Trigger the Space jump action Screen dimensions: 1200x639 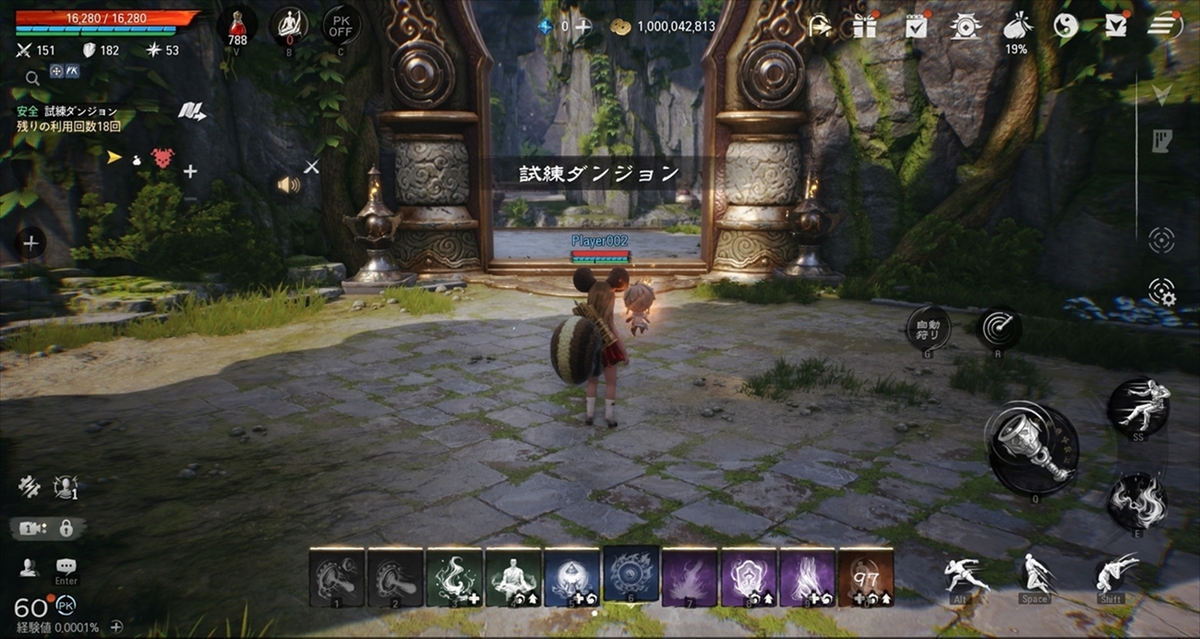point(1035,575)
